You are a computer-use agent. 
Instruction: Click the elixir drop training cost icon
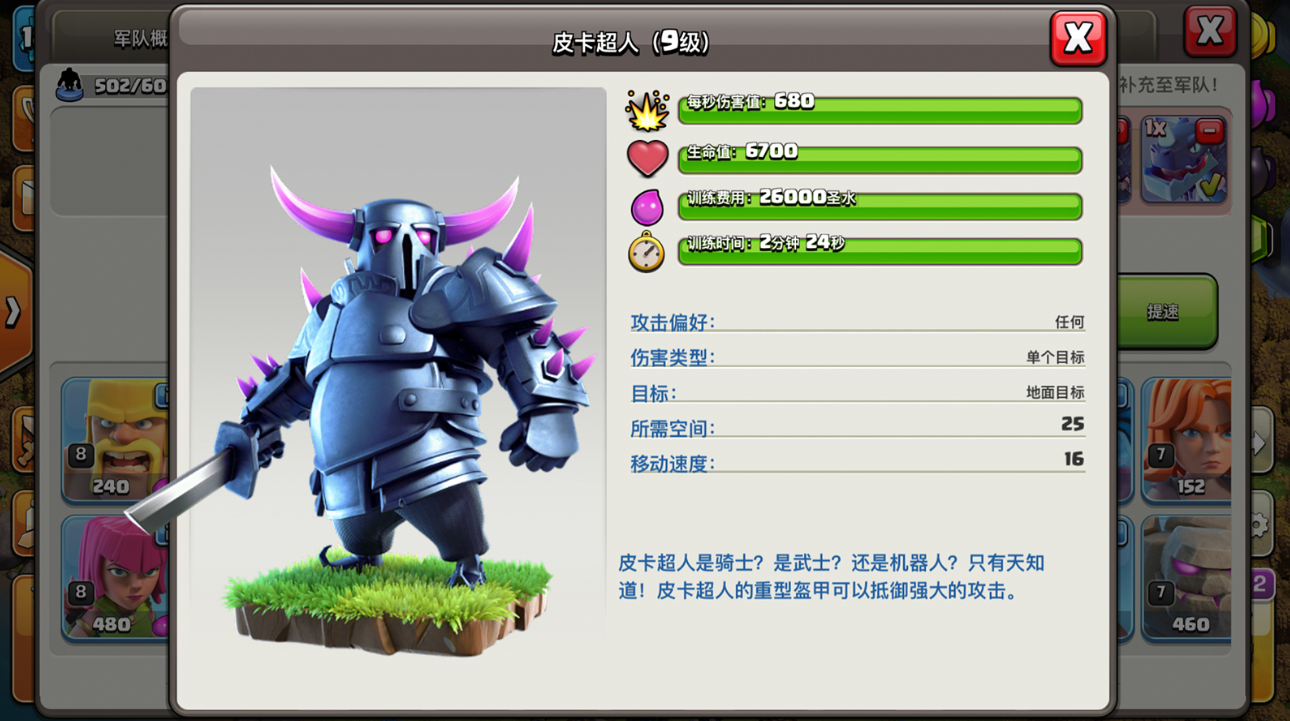[647, 206]
